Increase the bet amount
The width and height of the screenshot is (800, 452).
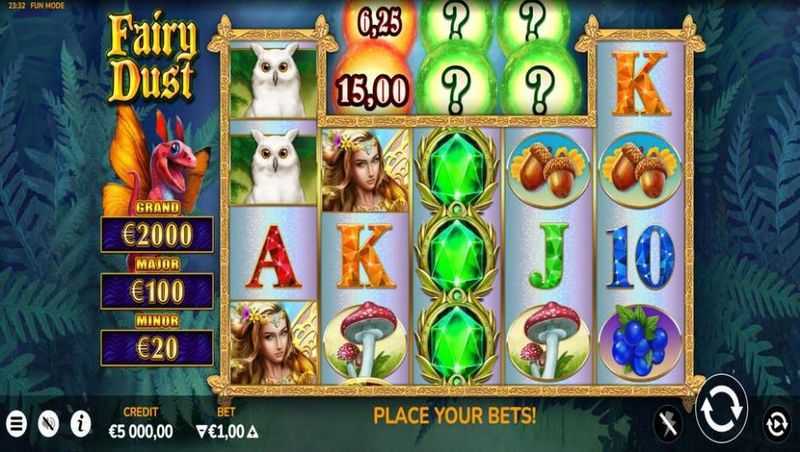[252, 431]
